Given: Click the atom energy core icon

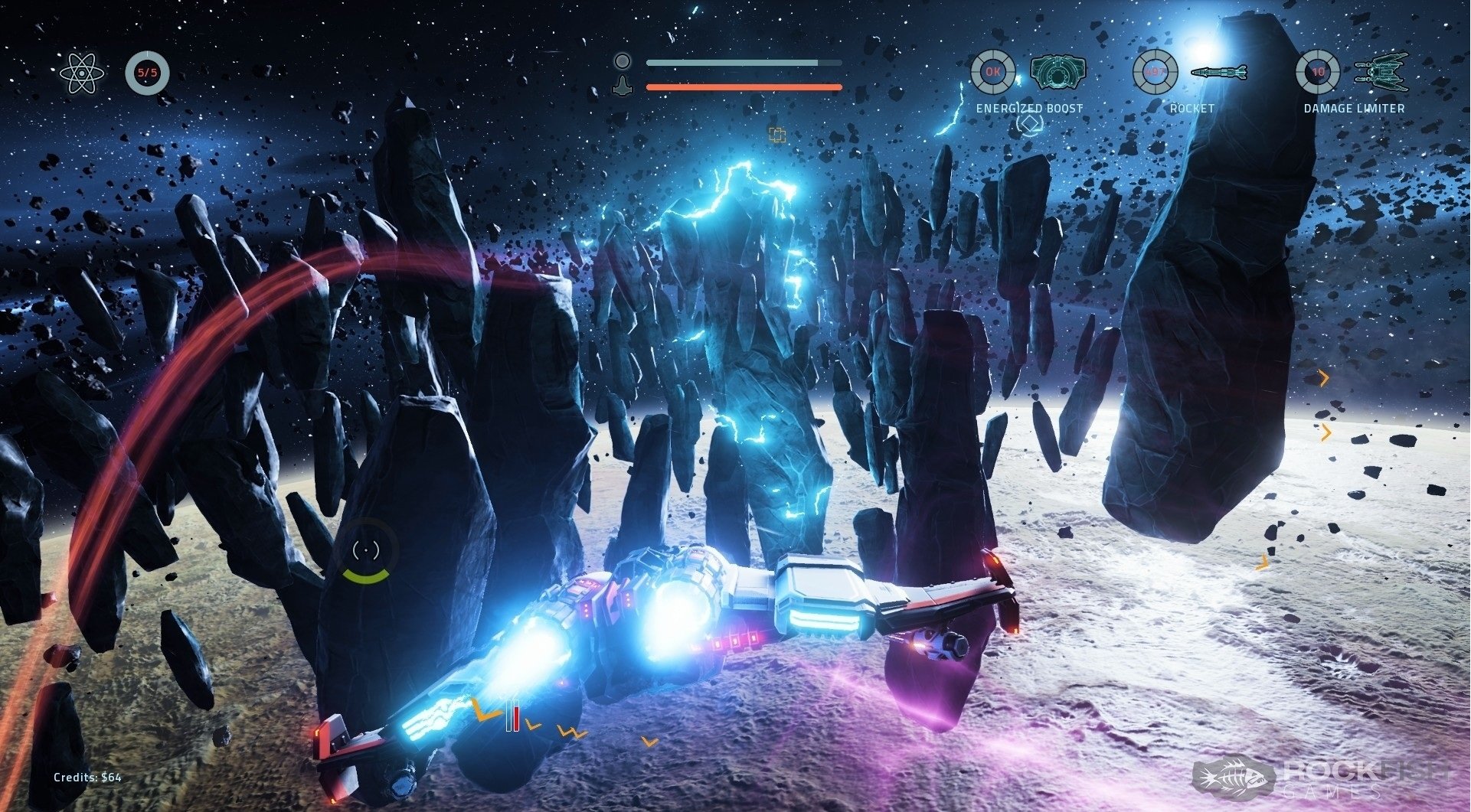Looking at the screenshot, I should 80,73.
